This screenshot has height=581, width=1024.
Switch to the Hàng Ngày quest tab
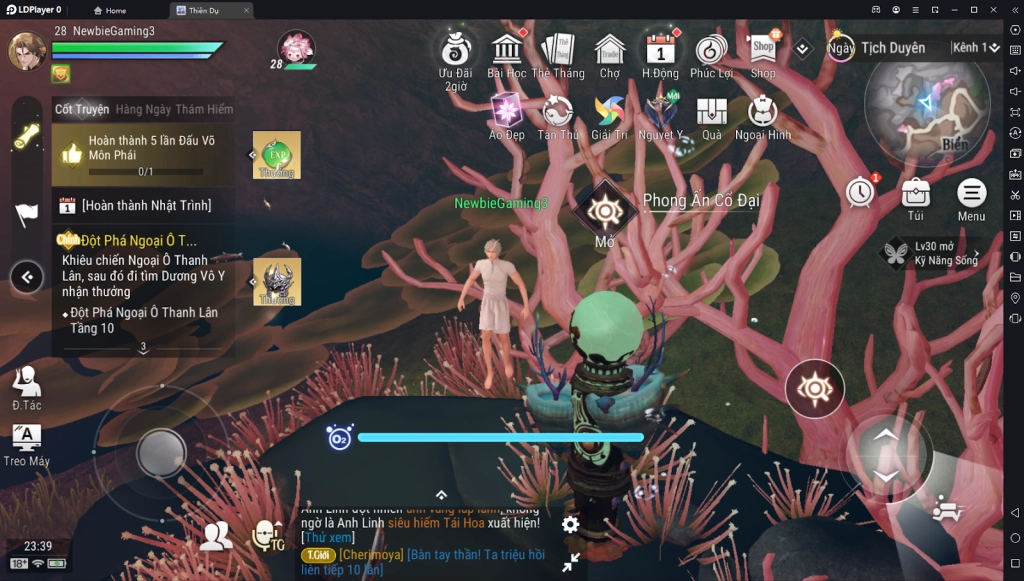coord(143,110)
